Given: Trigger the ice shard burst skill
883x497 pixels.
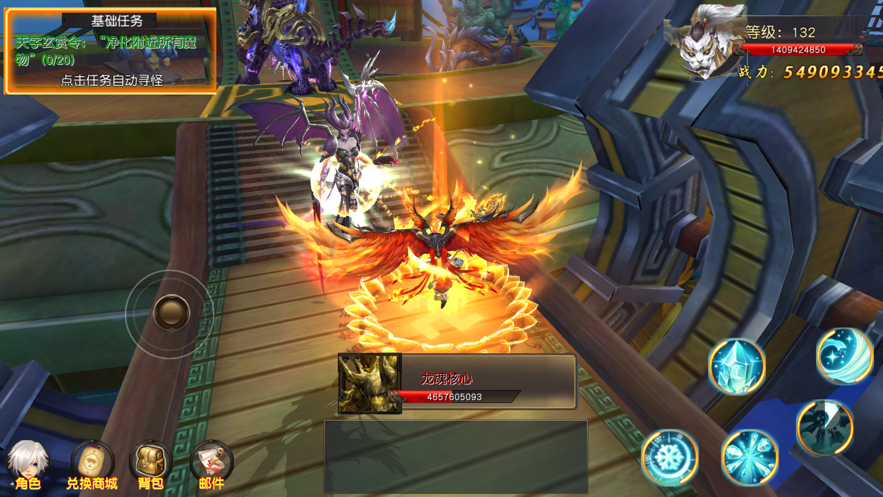Looking at the screenshot, I should pos(750,458).
